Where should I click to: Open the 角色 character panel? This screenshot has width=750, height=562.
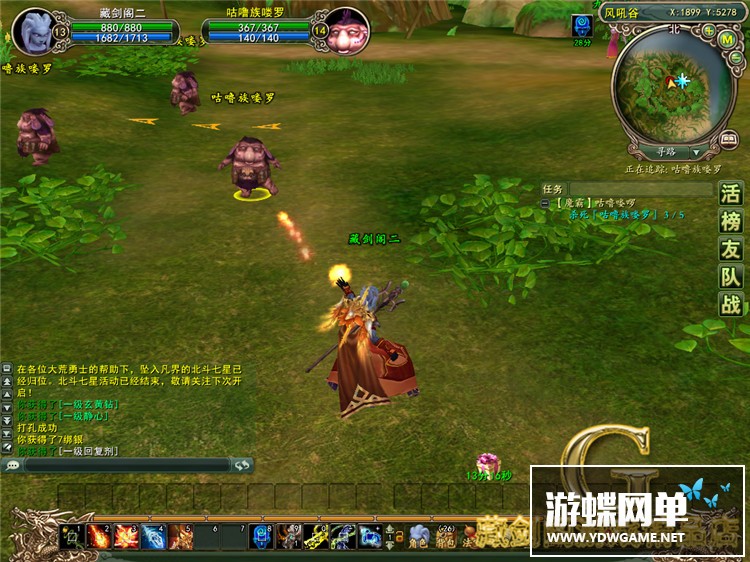pos(419,538)
